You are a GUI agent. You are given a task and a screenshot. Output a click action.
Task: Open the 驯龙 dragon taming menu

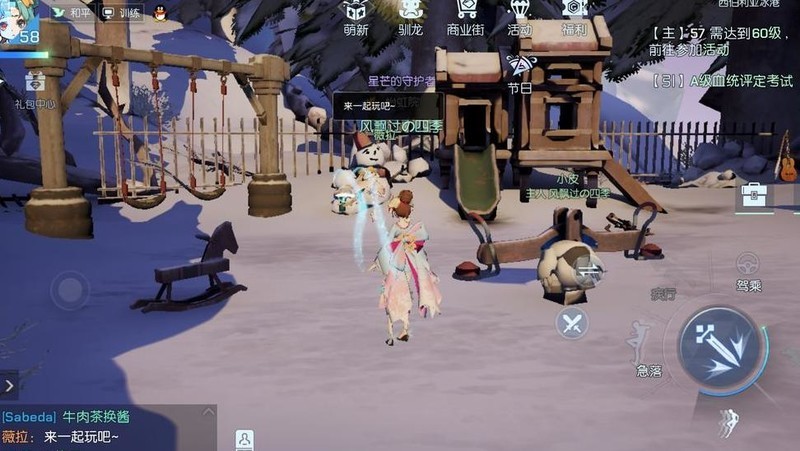click(410, 17)
